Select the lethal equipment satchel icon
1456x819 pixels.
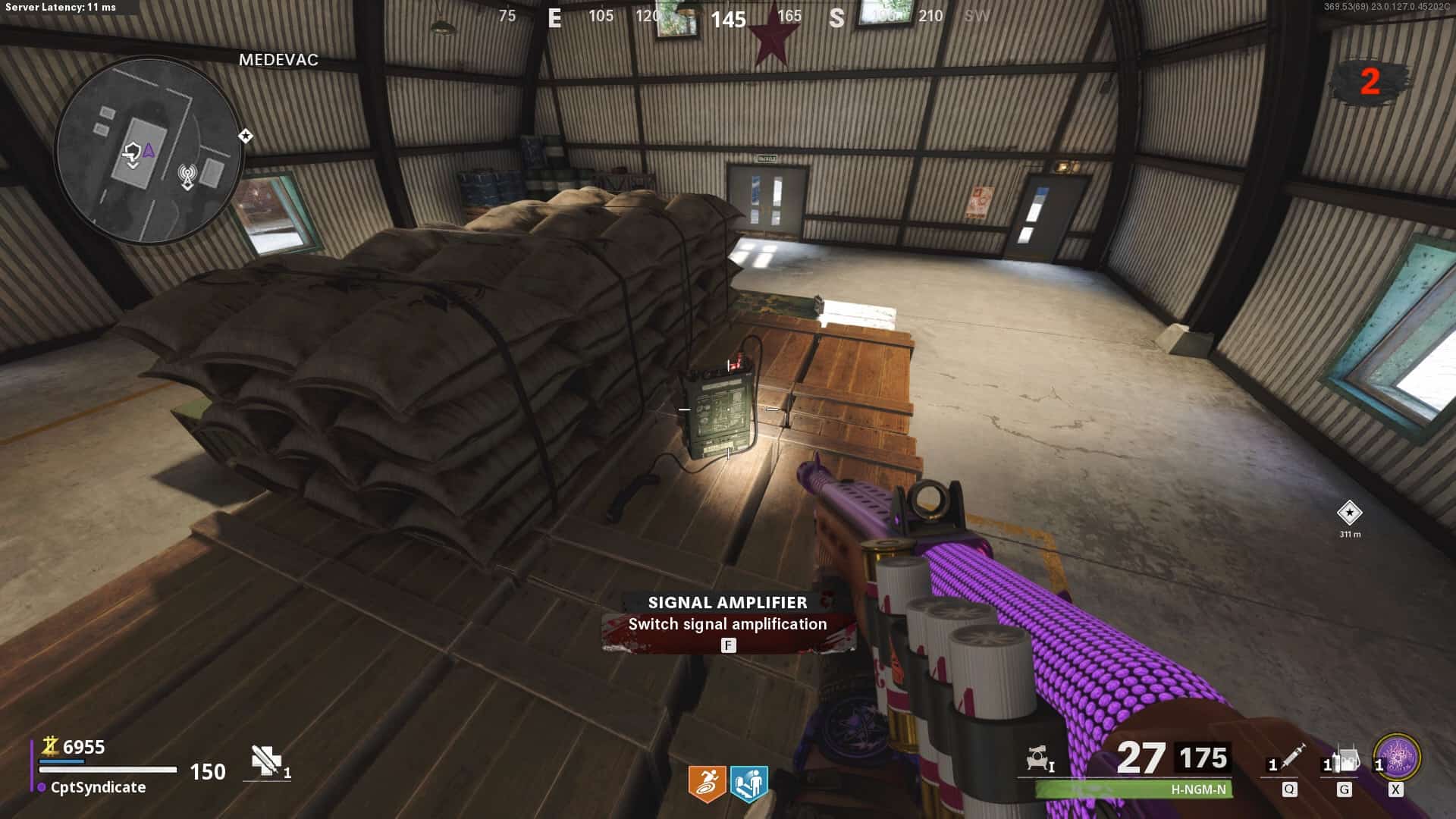click(1345, 759)
